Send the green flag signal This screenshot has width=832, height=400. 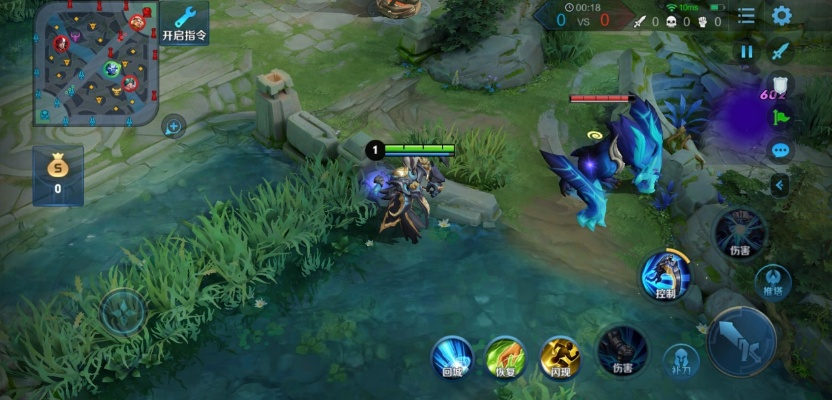(x=781, y=118)
